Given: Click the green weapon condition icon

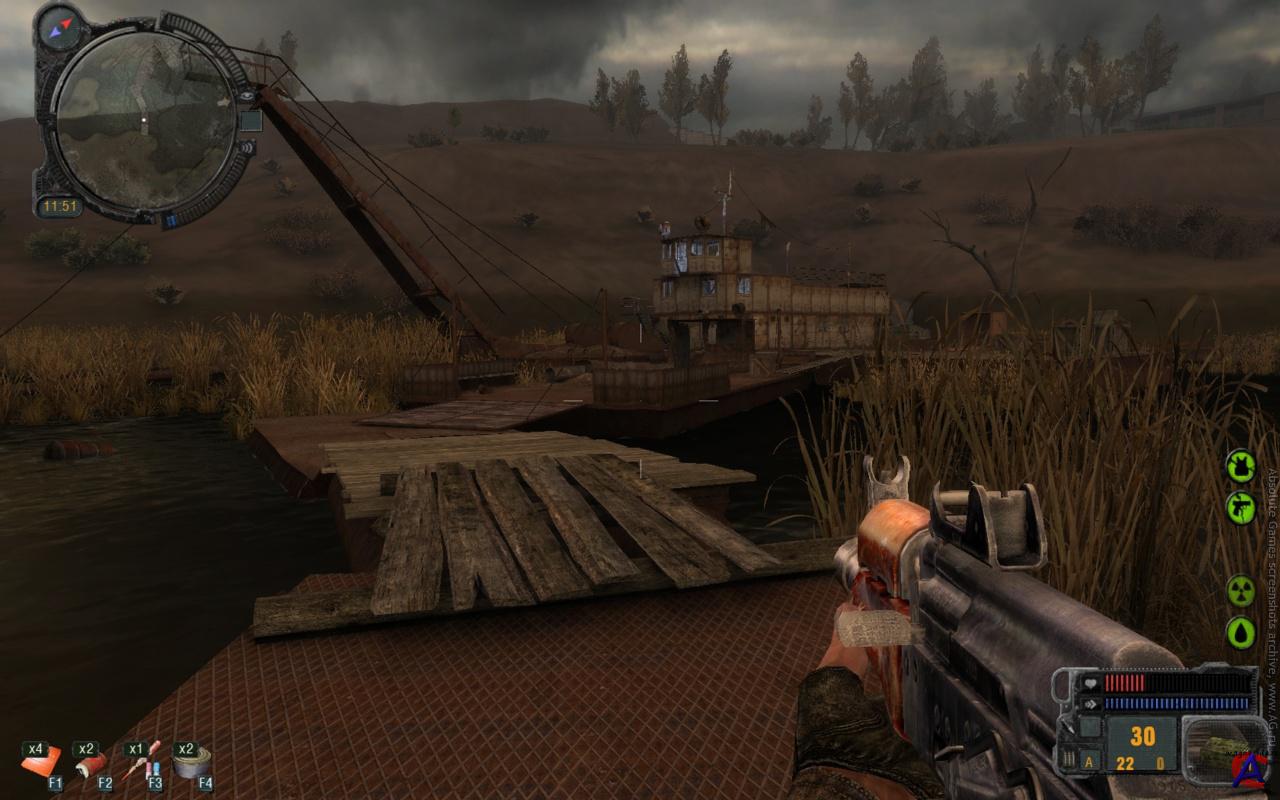Looking at the screenshot, I should (1240, 507).
